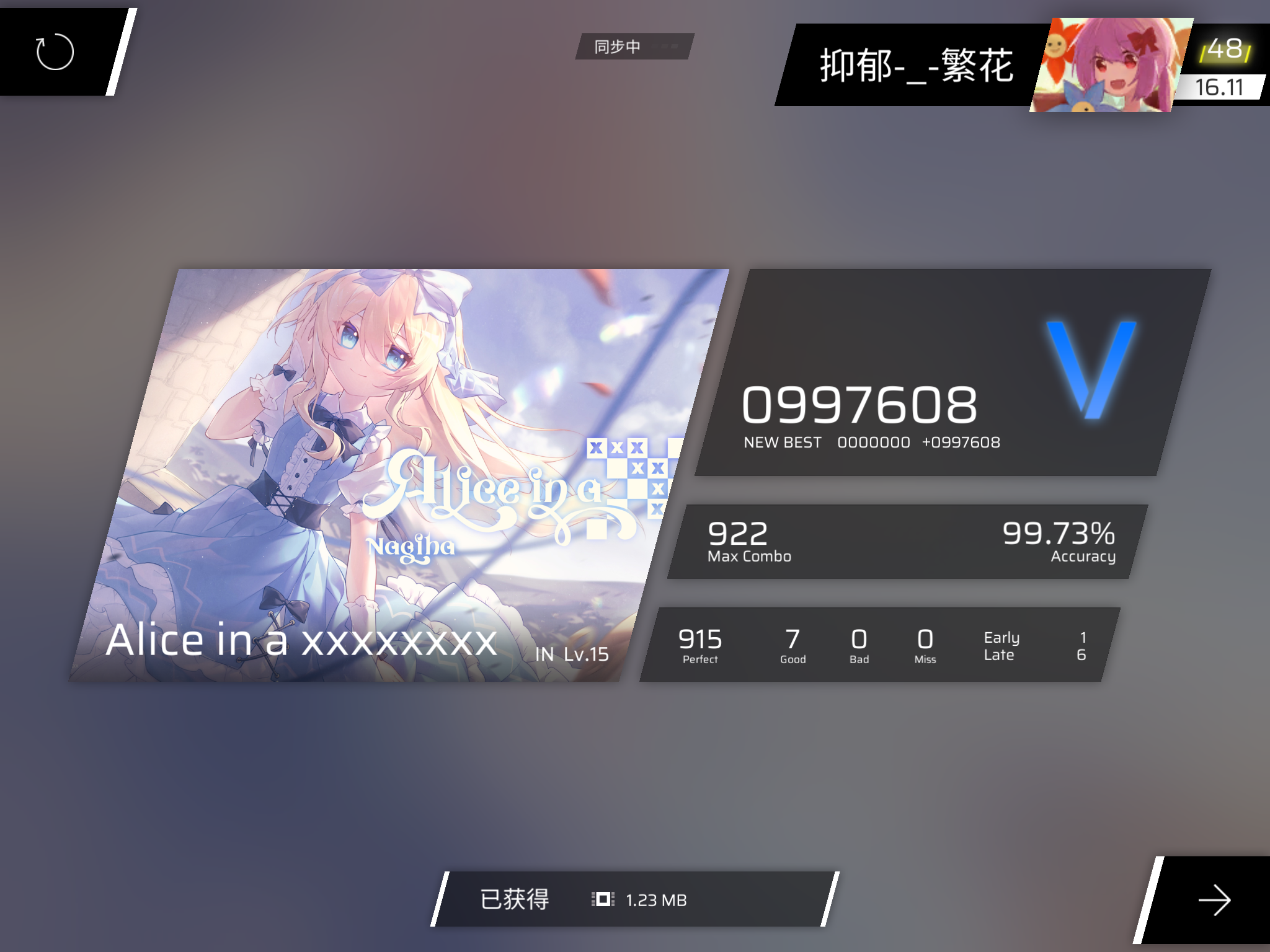The width and height of the screenshot is (1270, 952).
Task: Toggle the Early/Late timing display
Action: coord(1003,645)
